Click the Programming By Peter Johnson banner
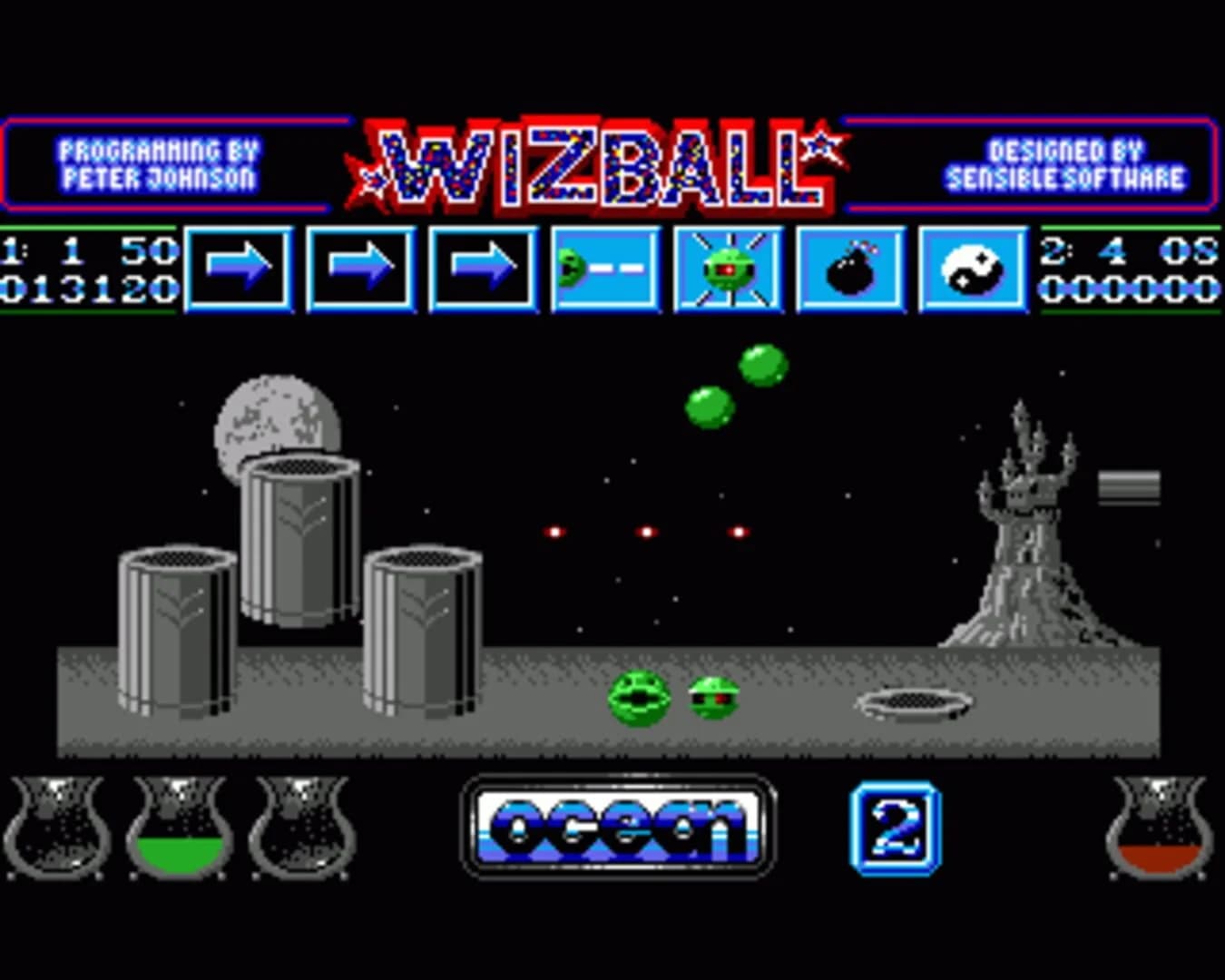 coord(159,160)
